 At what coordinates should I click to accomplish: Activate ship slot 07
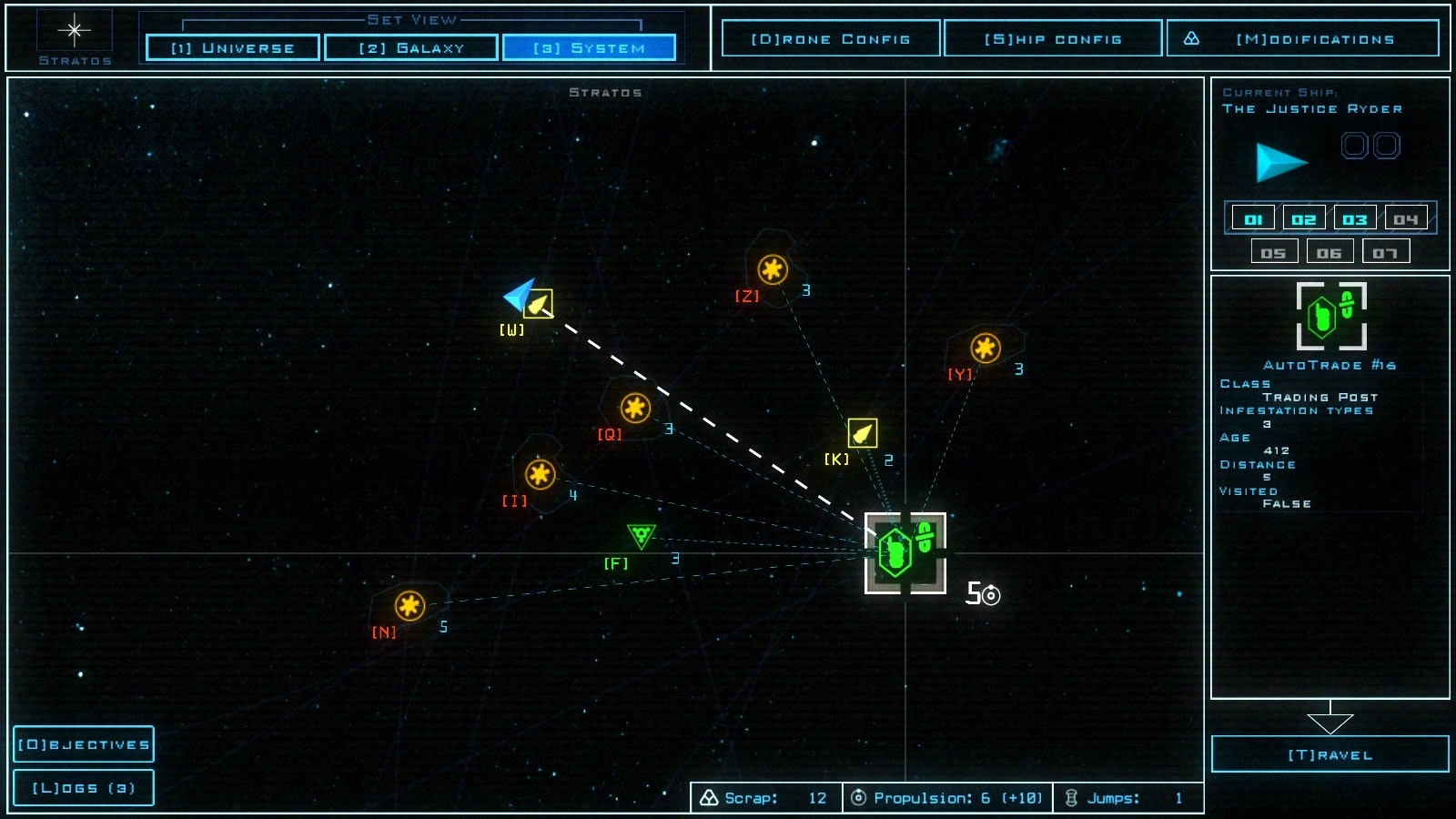(1386, 250)
